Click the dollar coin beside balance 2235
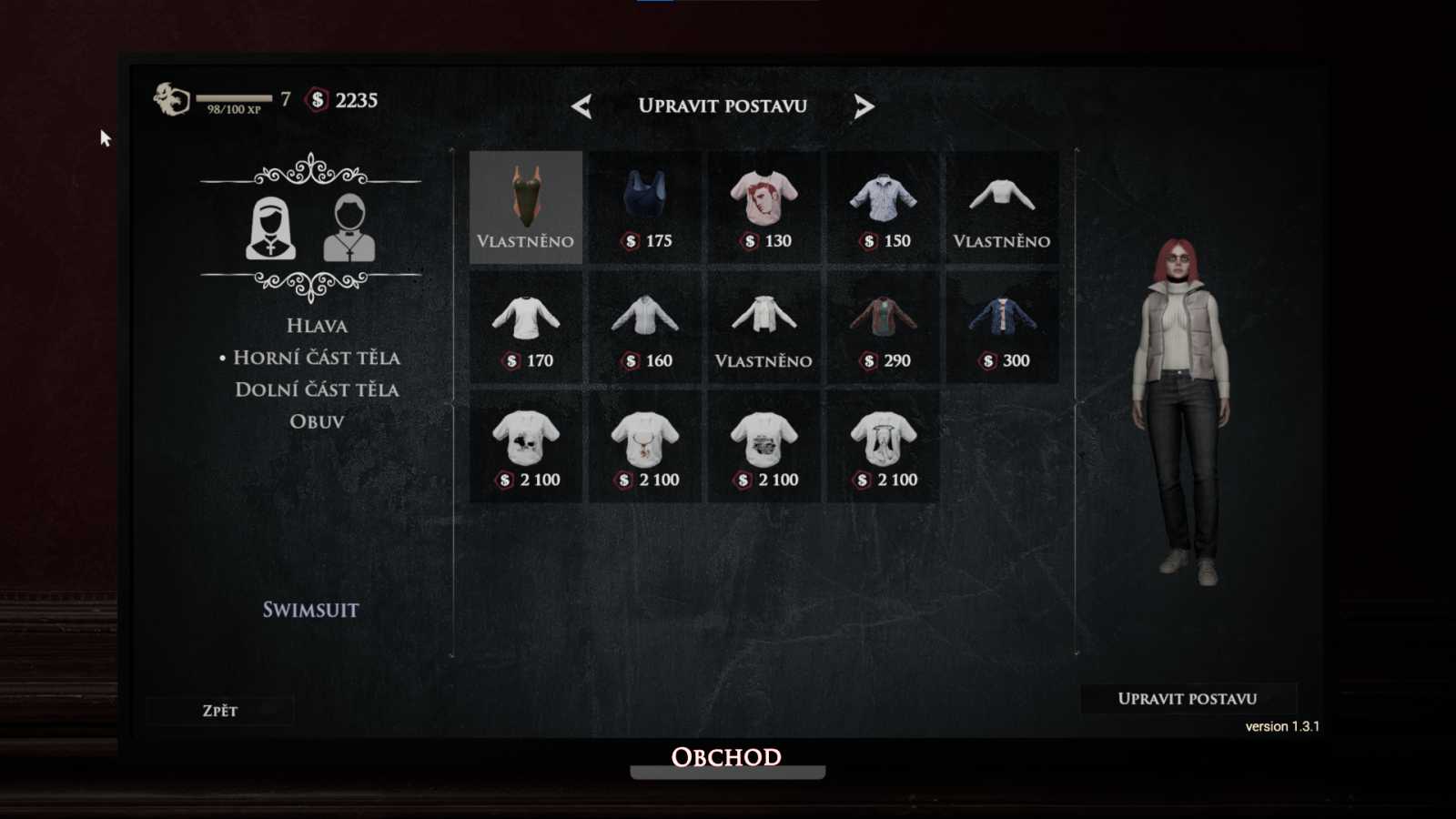Image resolution: width=1456 pixels, height=819 pixels. [x=316, y=101]
